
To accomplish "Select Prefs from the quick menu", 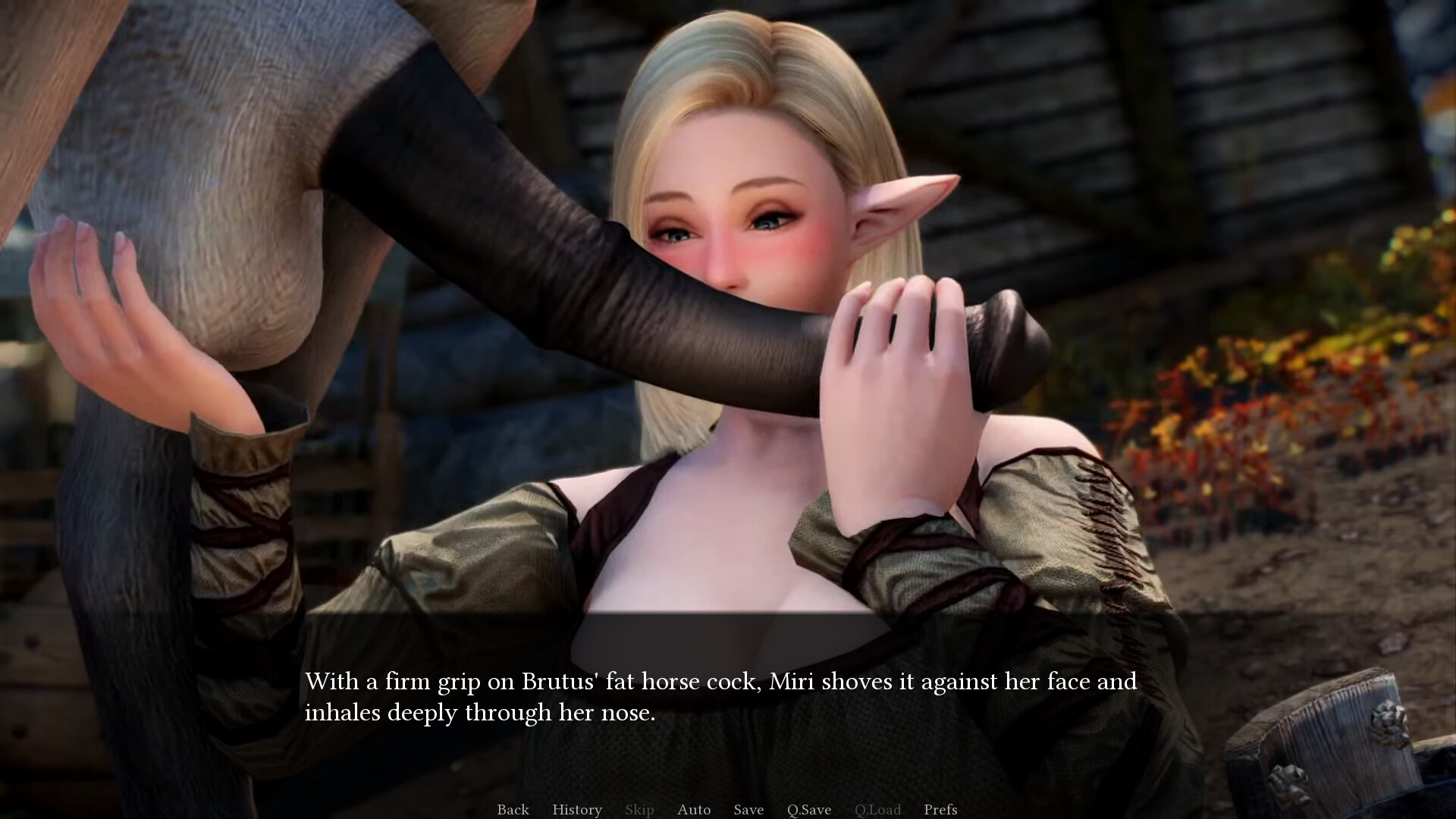I will point(940,810).
